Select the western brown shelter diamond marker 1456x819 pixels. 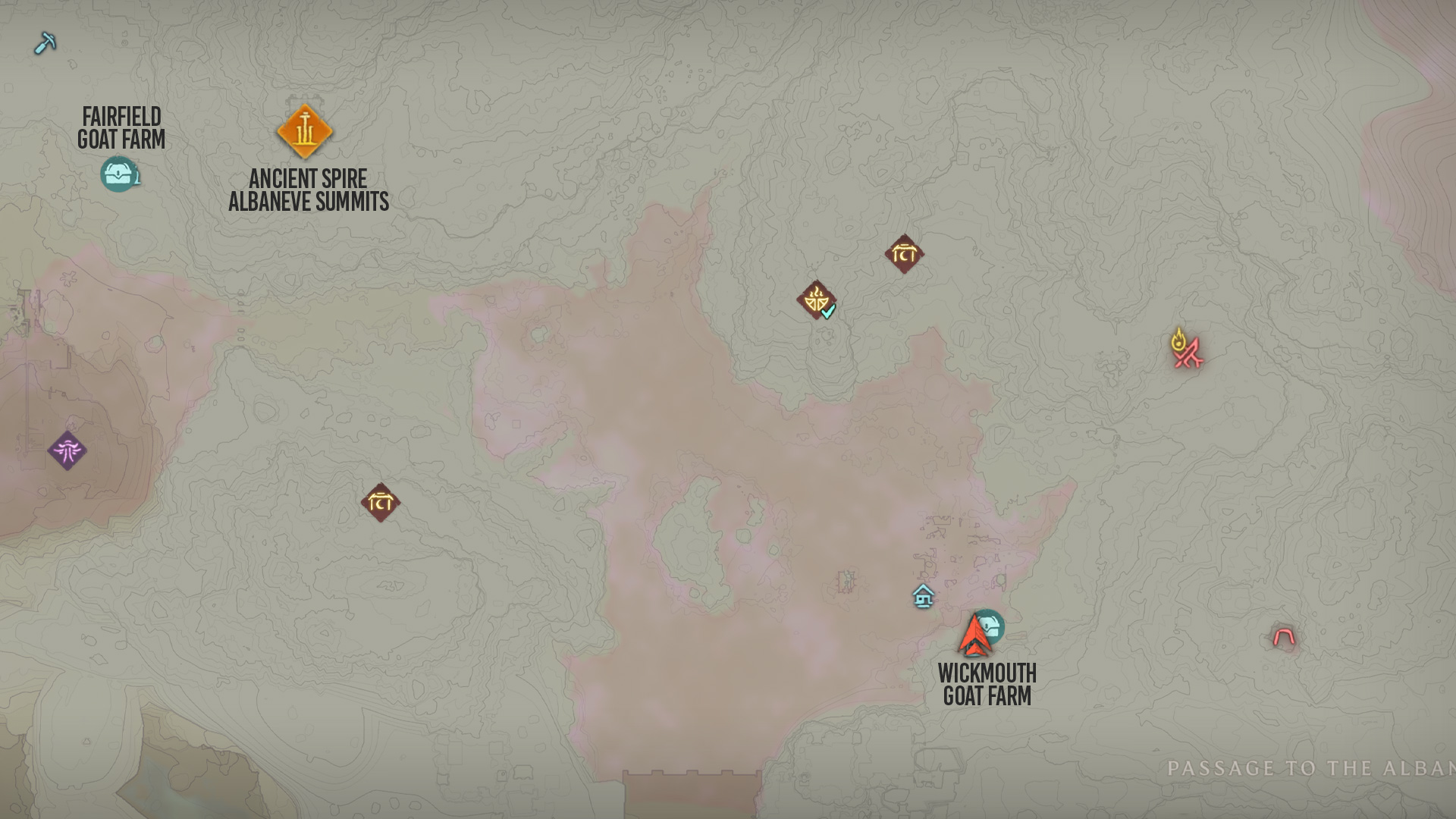coord(382,500)
